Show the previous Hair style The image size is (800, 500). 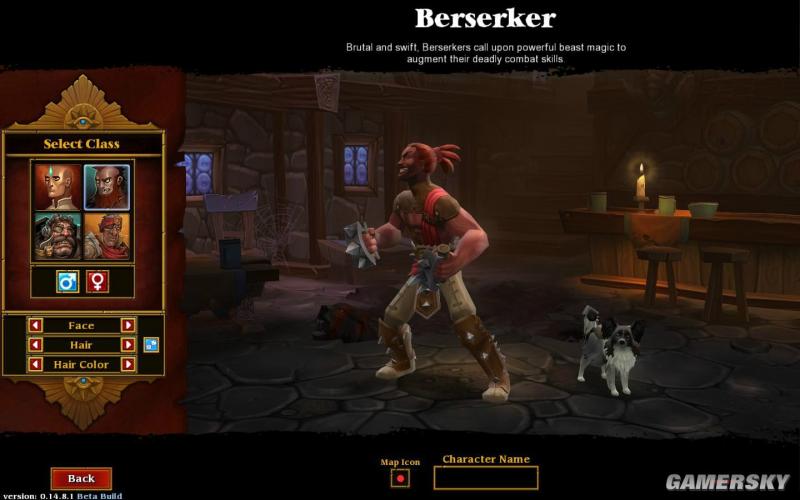coord(35,345)
